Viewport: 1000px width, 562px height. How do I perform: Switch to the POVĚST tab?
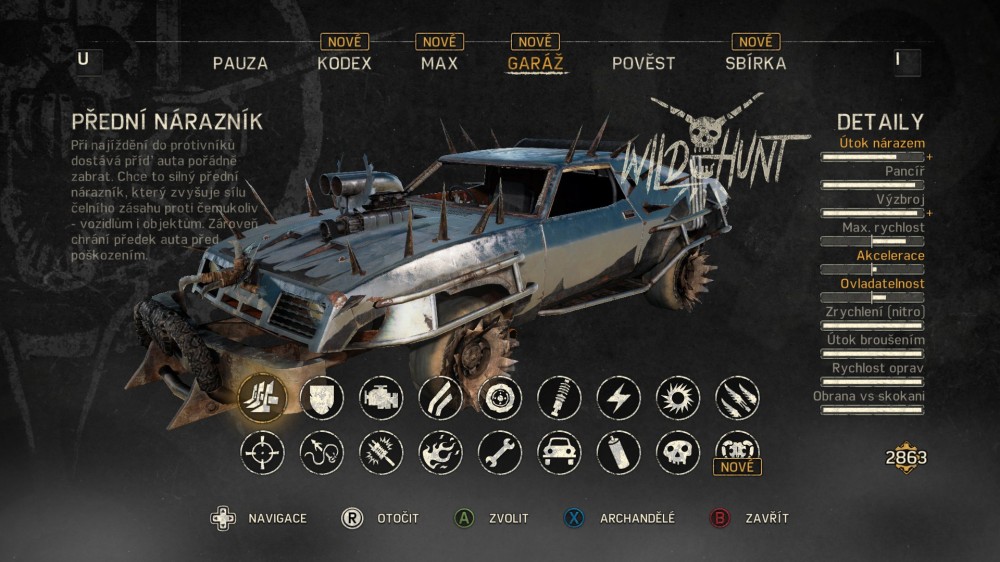[643, 63]
